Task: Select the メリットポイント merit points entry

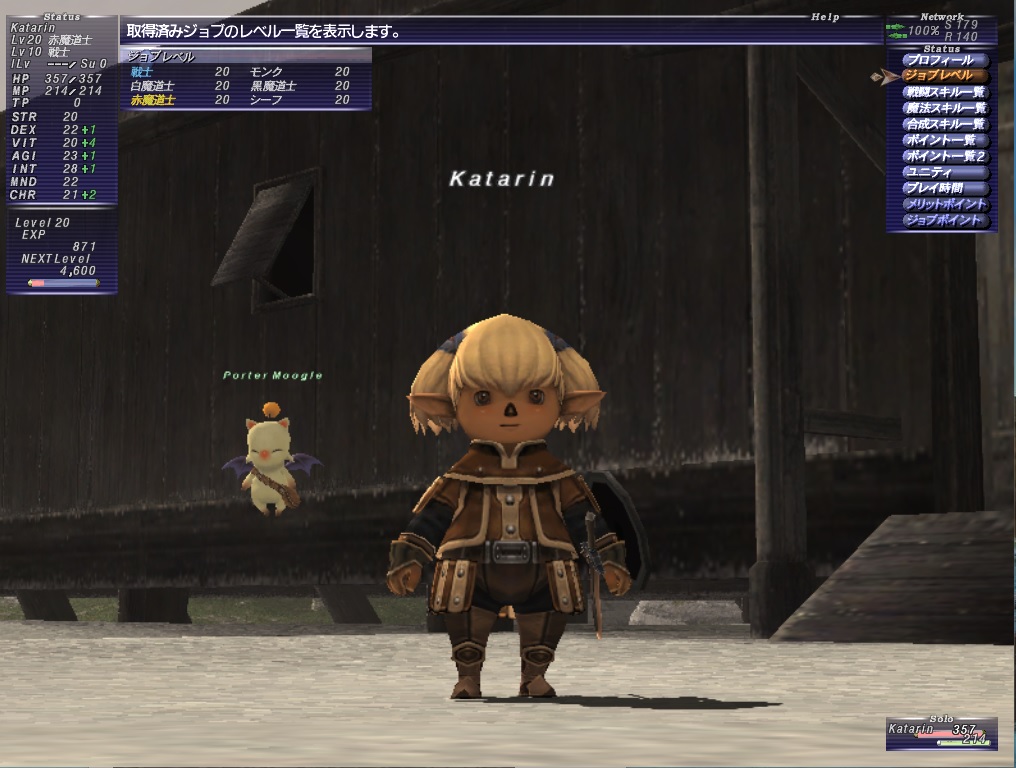Action: 944,204
